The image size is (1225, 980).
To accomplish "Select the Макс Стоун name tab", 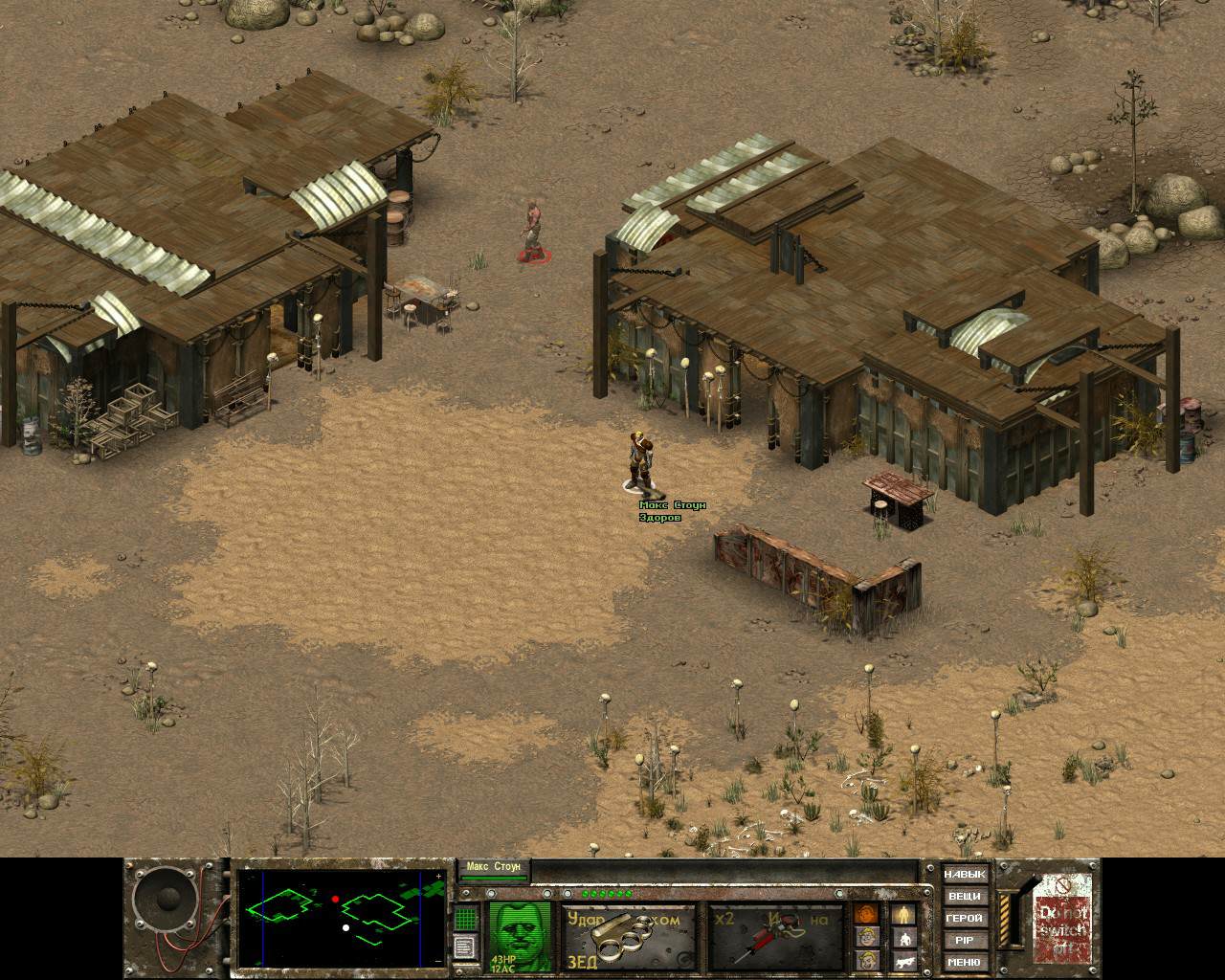I will [494, 869].
